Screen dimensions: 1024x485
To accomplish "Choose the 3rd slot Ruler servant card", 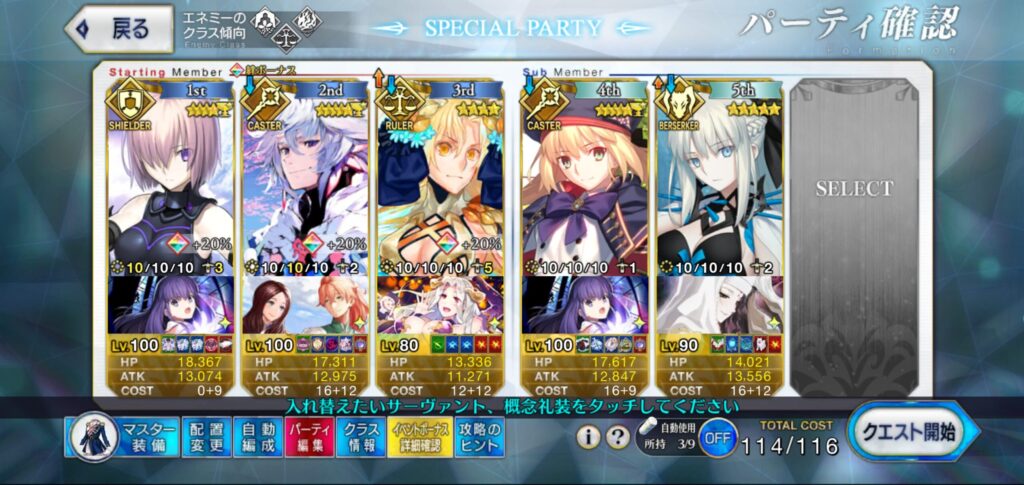I will click(438, 180).
